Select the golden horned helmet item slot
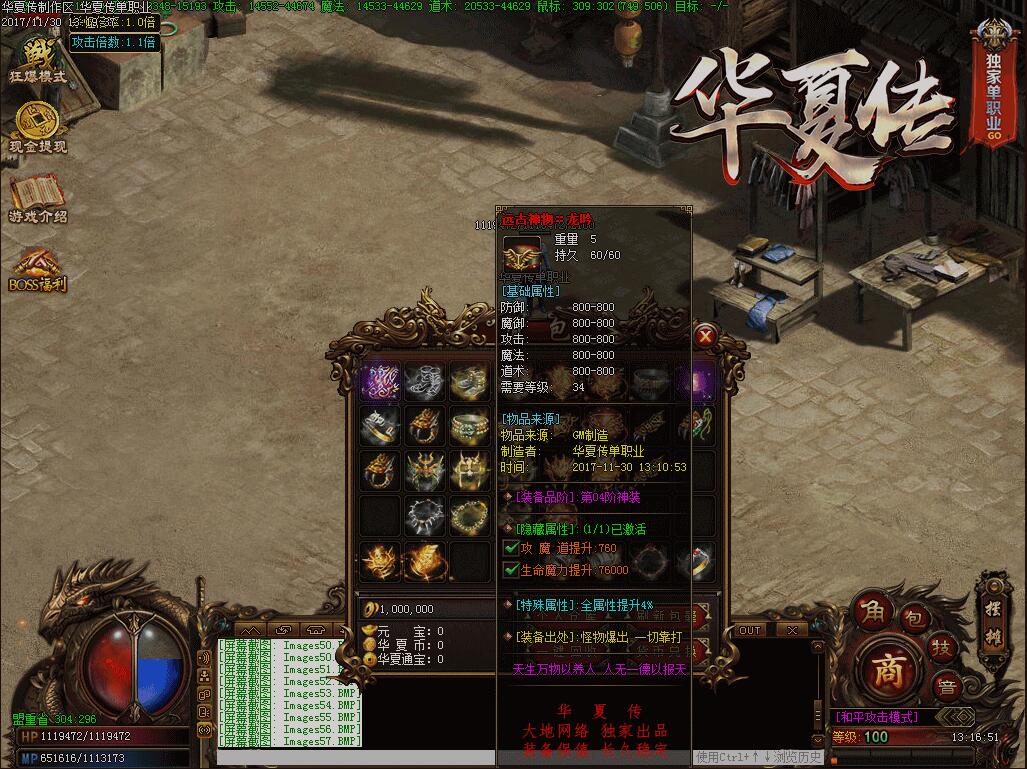 pos(424,470)
